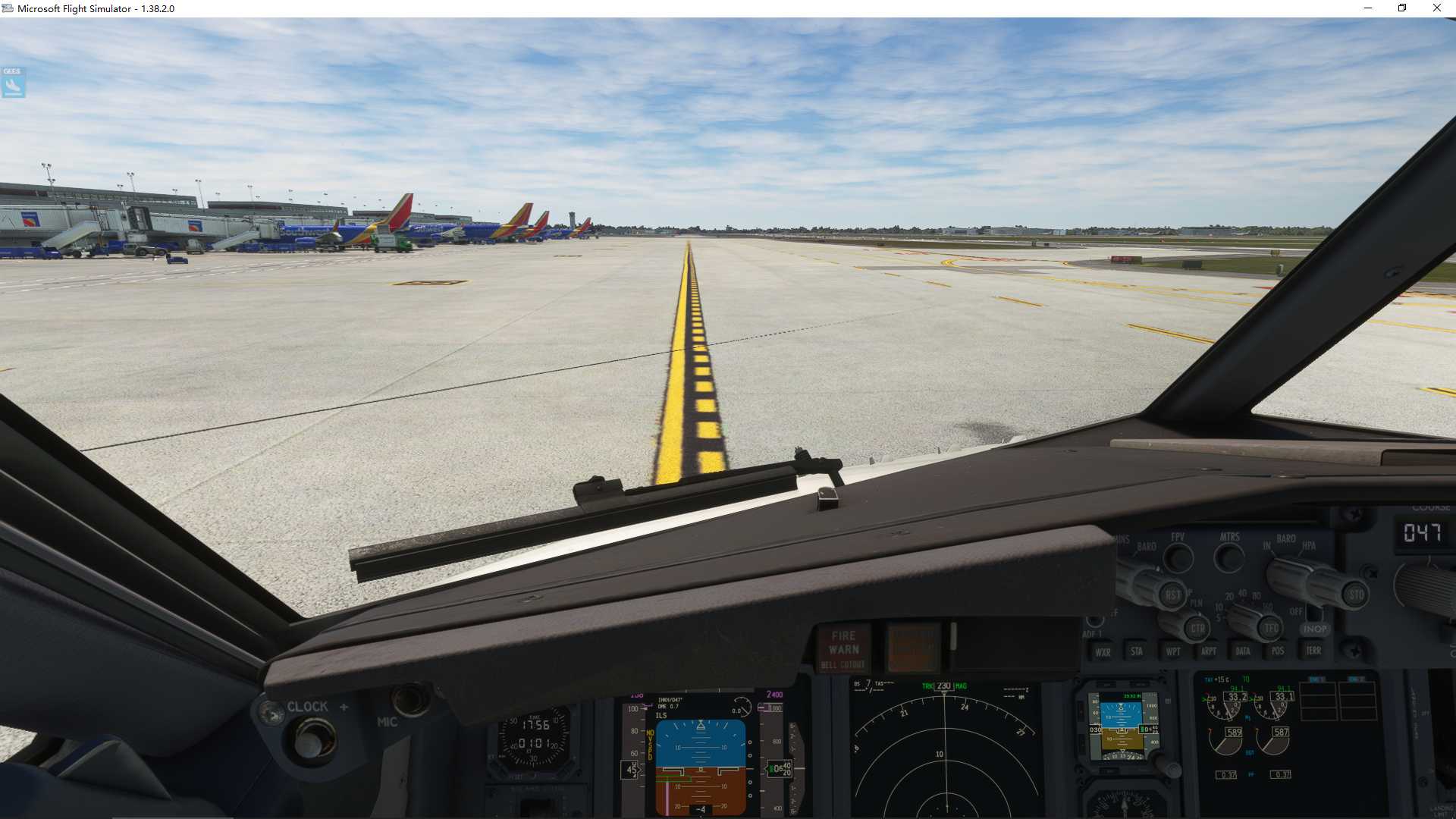Select TERR on the EFIS control panel
The image size is (1456, 819).
point(1314,651)
